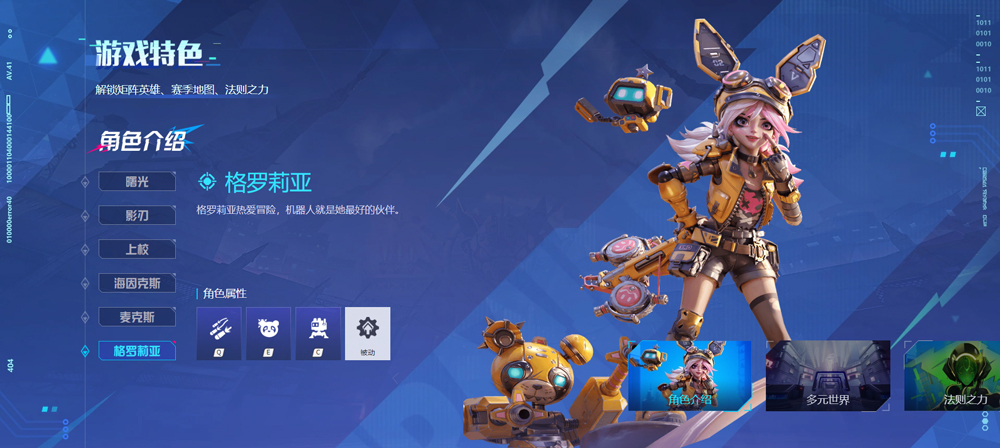
Task: Select the 曙光 character entry
Action: pyautogui.click(x=137, y=181)
